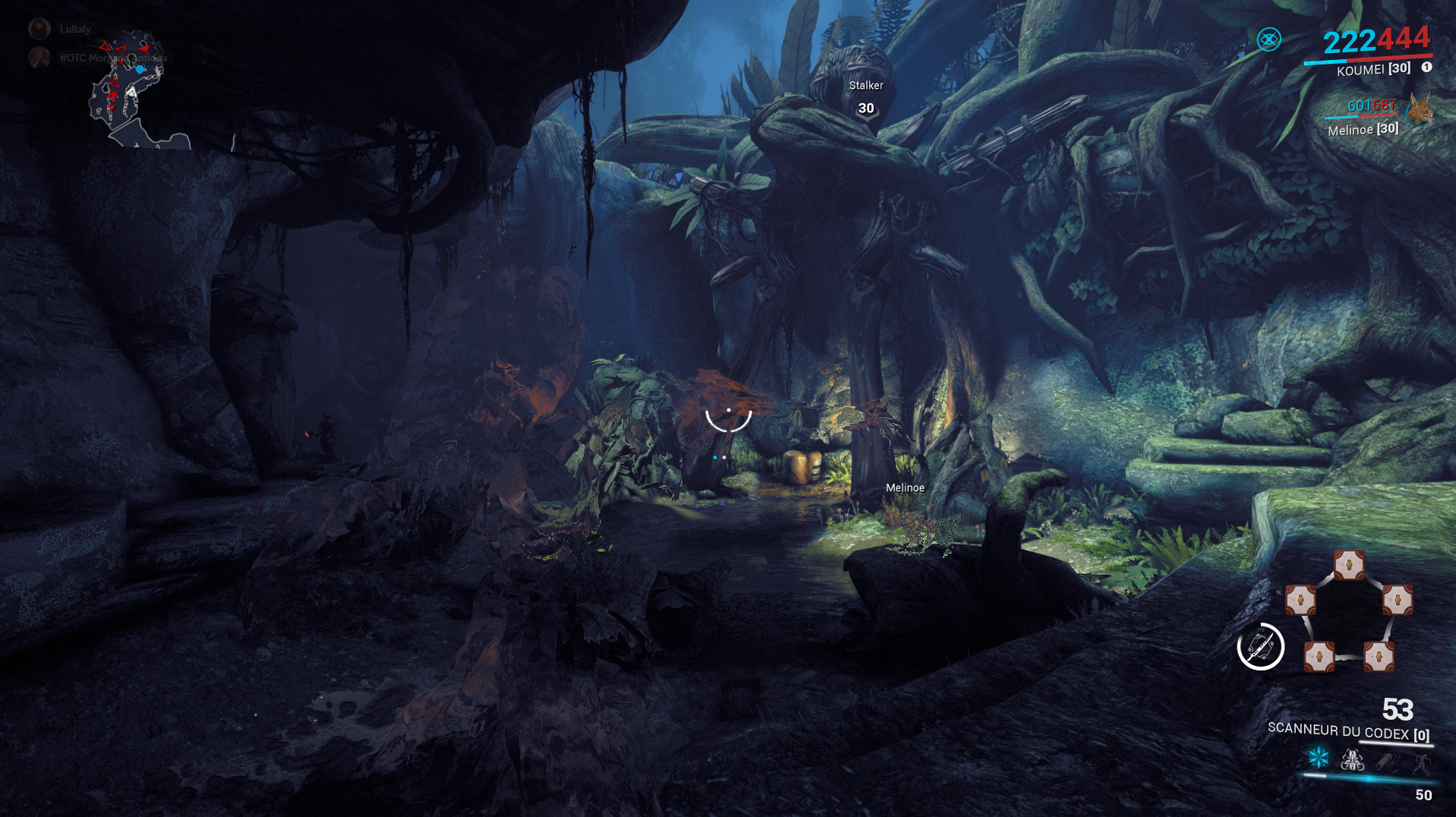Click the bottom-left gear wheel slot

(1319, 656)
